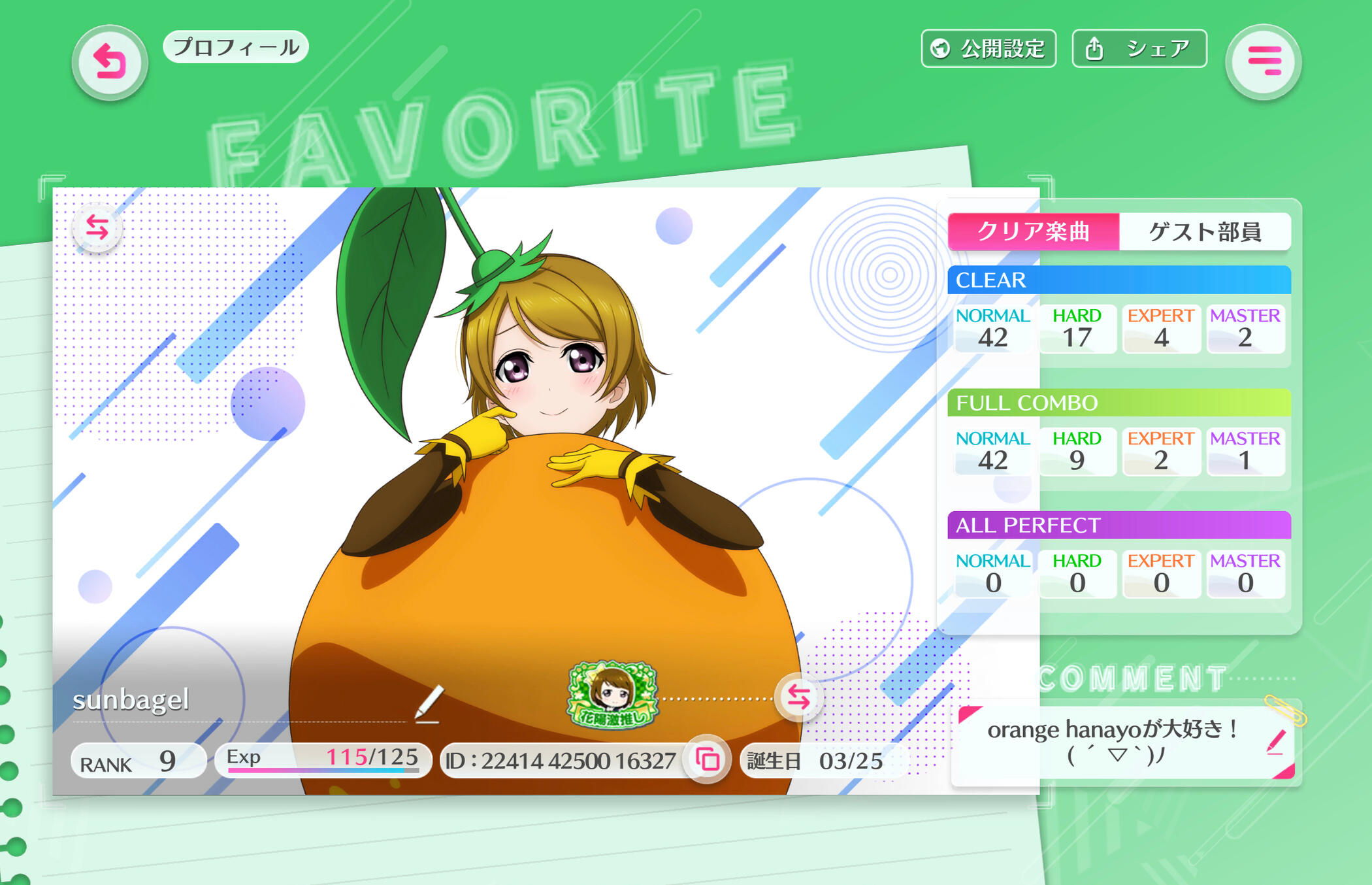The image size is (1372, 885).
Task: Swap the displayed title badge
Action: (x=798, y=697)
